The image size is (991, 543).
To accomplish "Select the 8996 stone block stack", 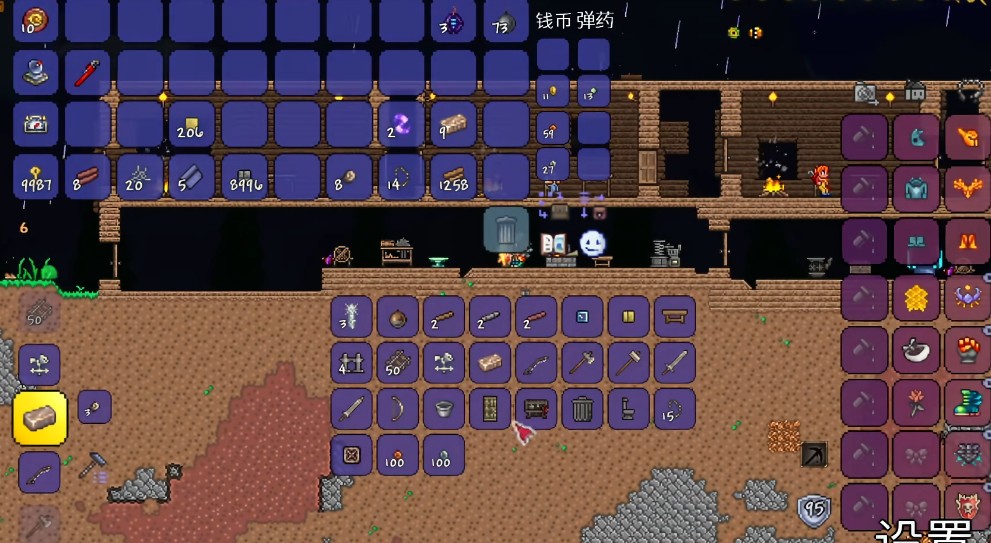I will [246, 177].
